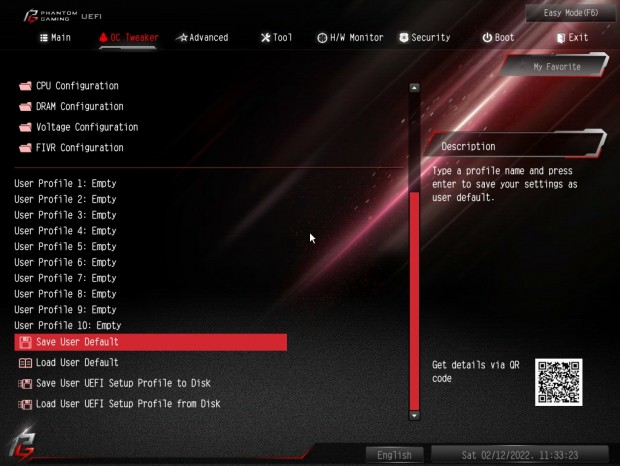
Task: Enter DRAM Configuration submenu
Action: click(x=80, y=107)
